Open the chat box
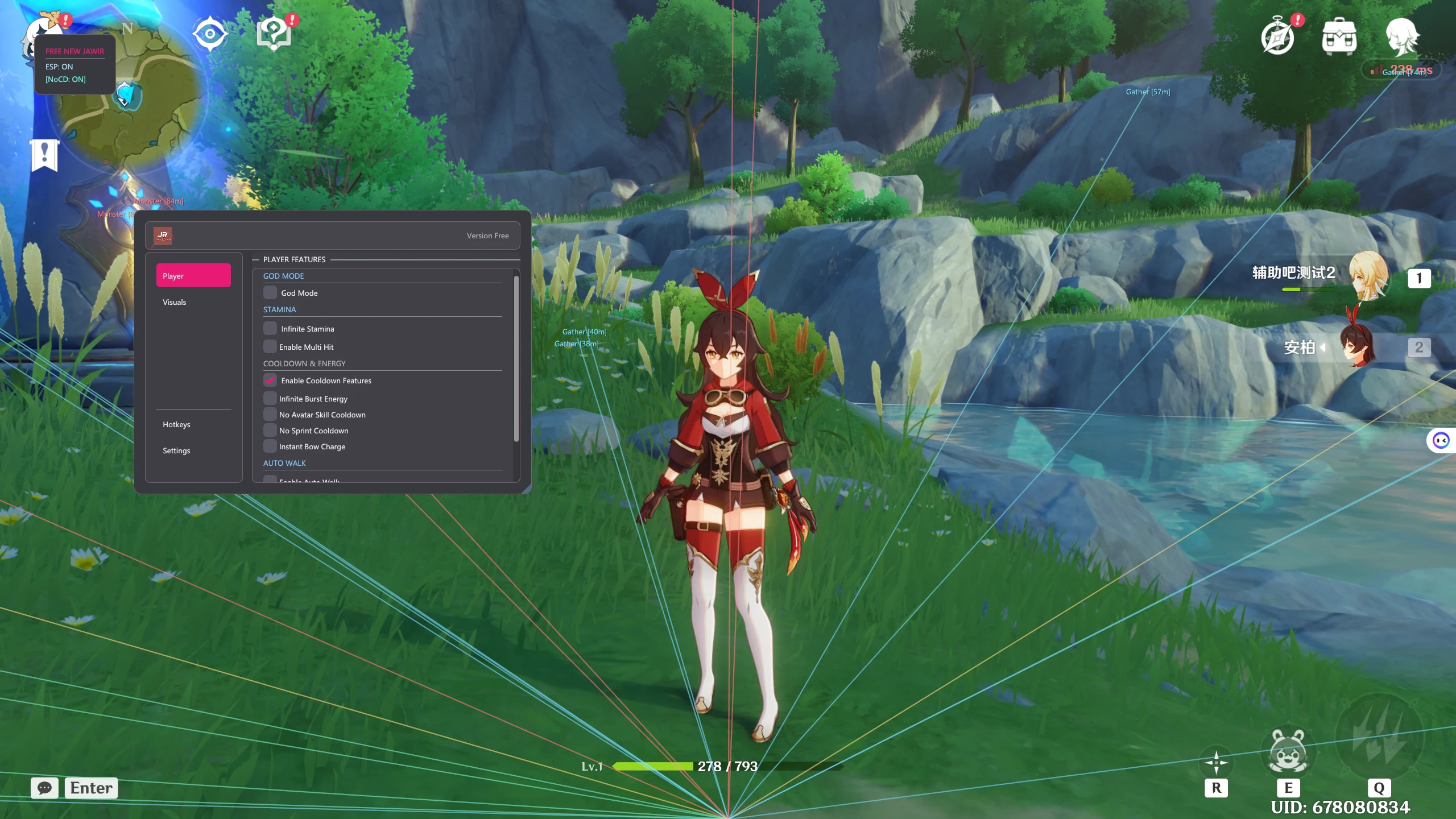The image size is (1456, 819). pos(44,788)
